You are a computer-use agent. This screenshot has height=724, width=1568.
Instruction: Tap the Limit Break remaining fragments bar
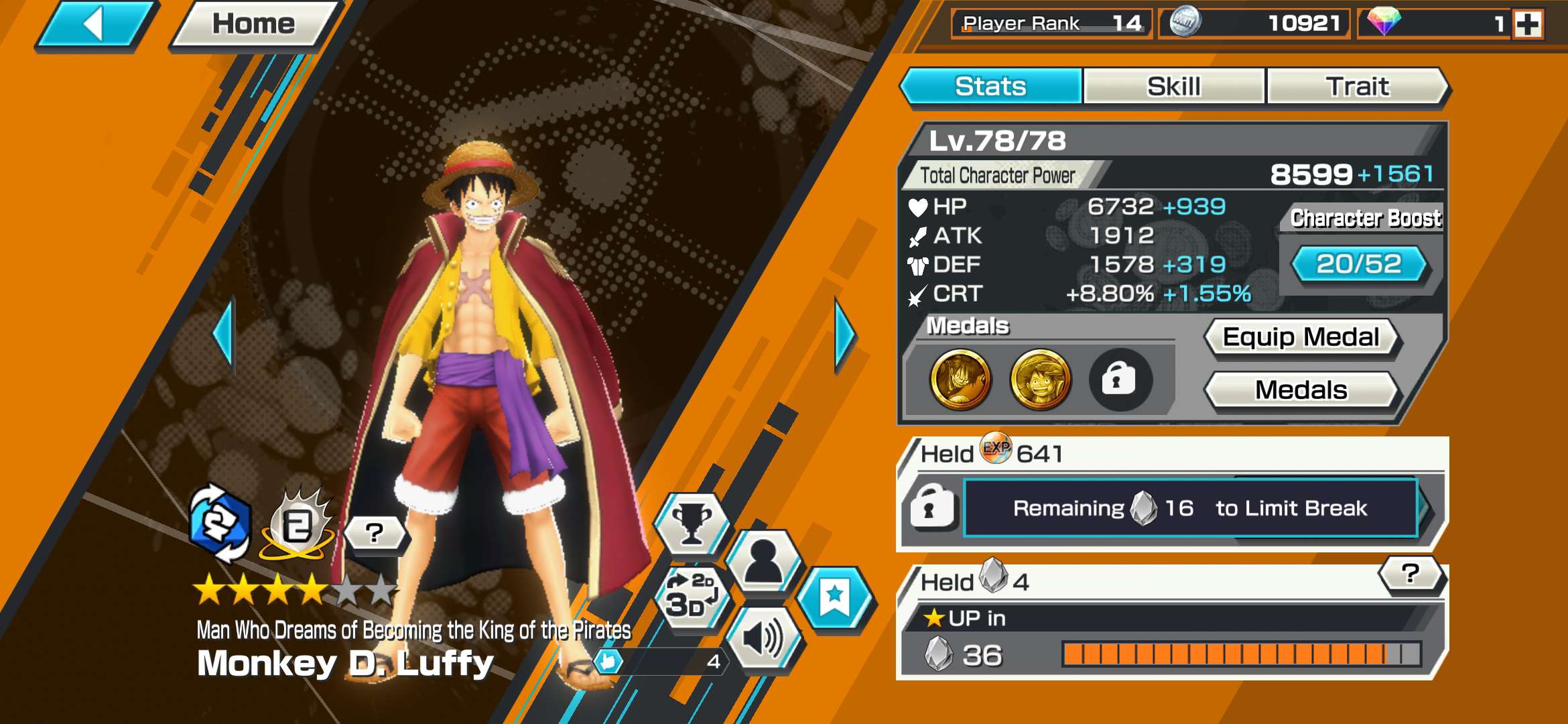[1190, 508]
